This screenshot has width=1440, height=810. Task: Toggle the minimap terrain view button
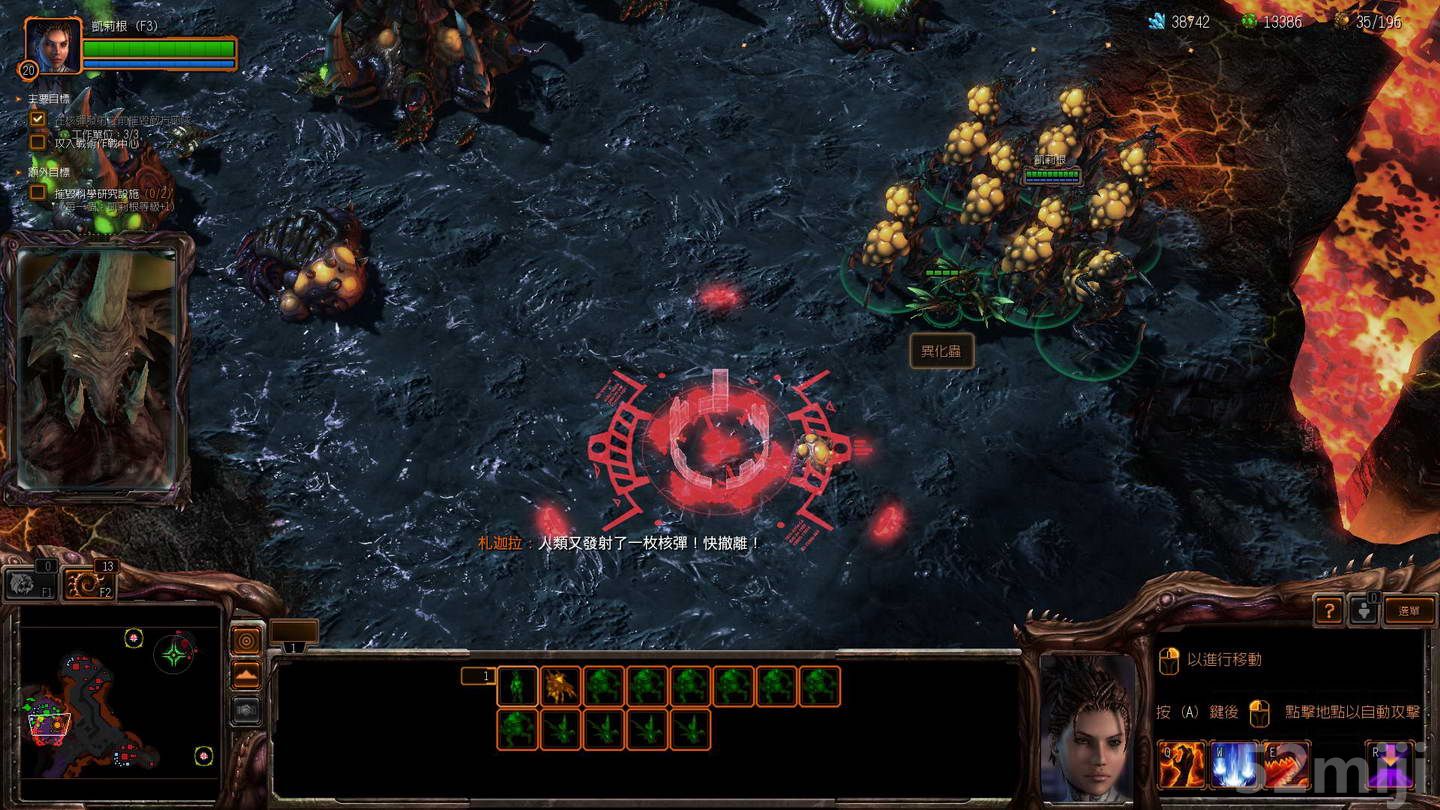(x=245, y=673)
